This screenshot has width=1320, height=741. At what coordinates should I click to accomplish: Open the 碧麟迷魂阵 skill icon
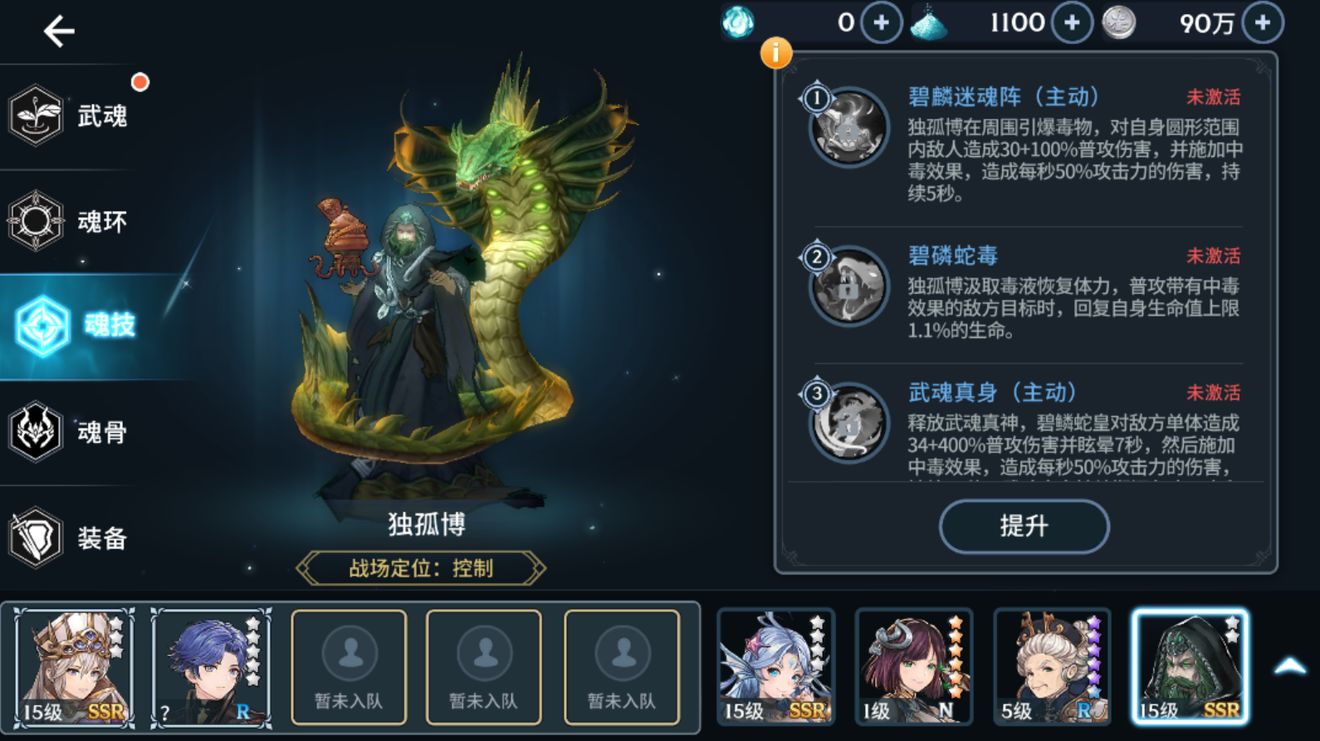point(845,122)
